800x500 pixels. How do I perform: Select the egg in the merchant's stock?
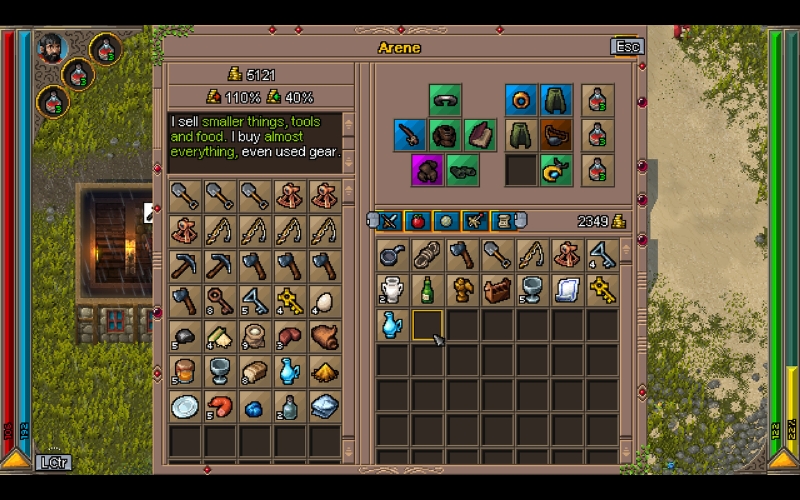[x=324, y=300]
